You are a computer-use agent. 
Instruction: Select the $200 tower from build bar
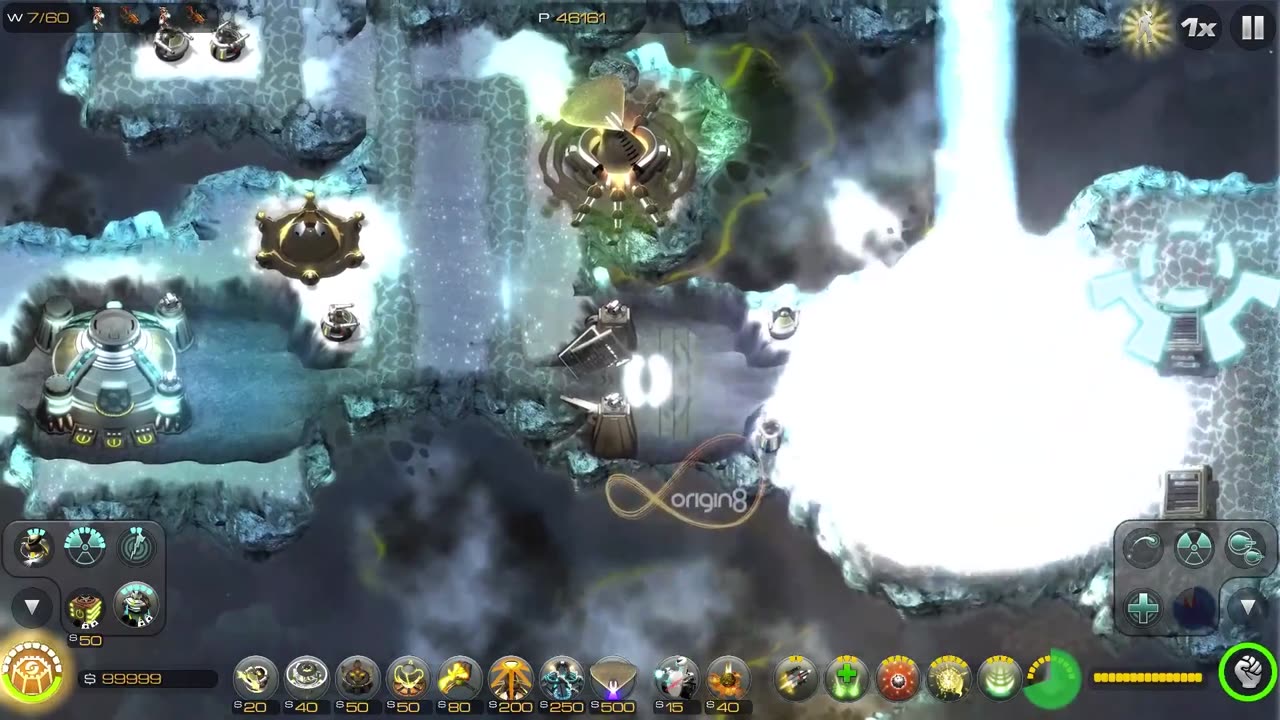click(511, 678)
